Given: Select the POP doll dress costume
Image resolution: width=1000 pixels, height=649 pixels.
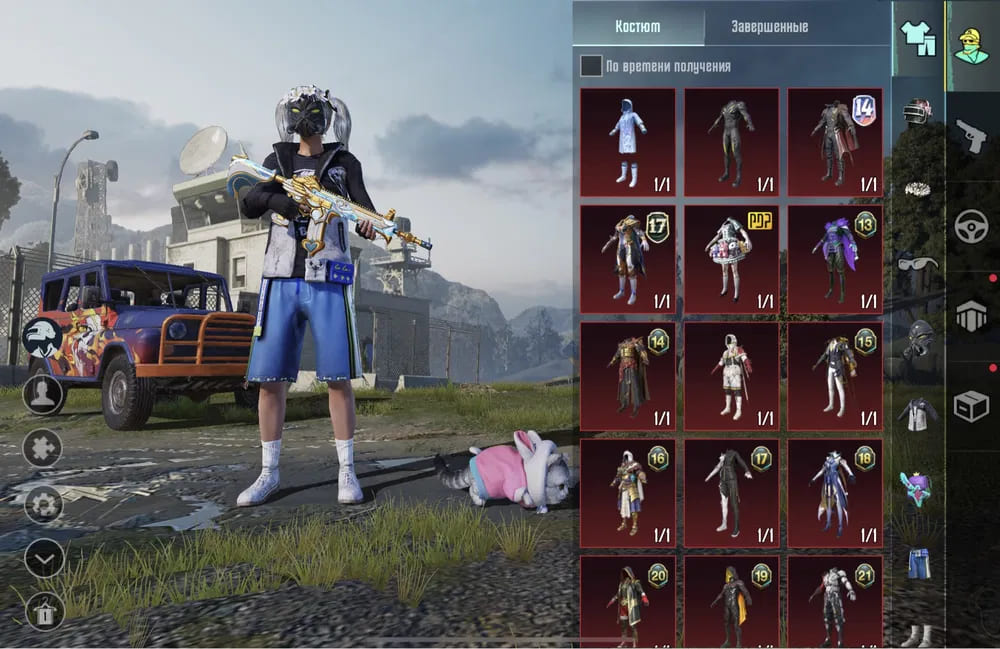Looking at the screenshot, I should pyautogui.click(x=731, y=259).
